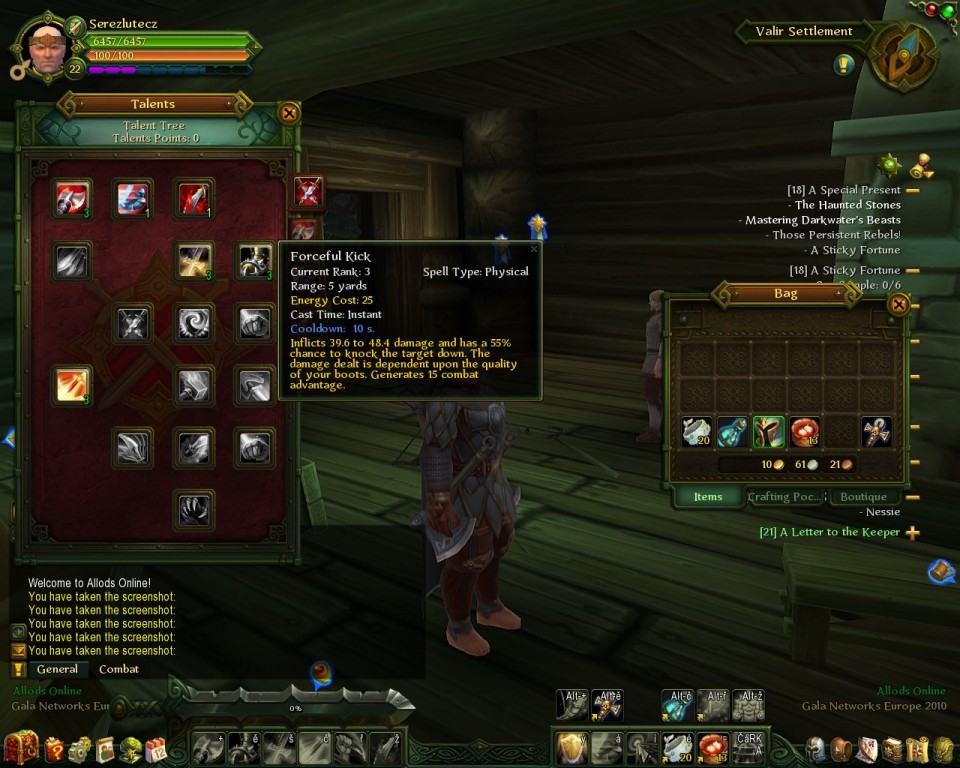960x768 pixels.
Task: Click the yellow exclamation notification icon
Action: point(844,65)
